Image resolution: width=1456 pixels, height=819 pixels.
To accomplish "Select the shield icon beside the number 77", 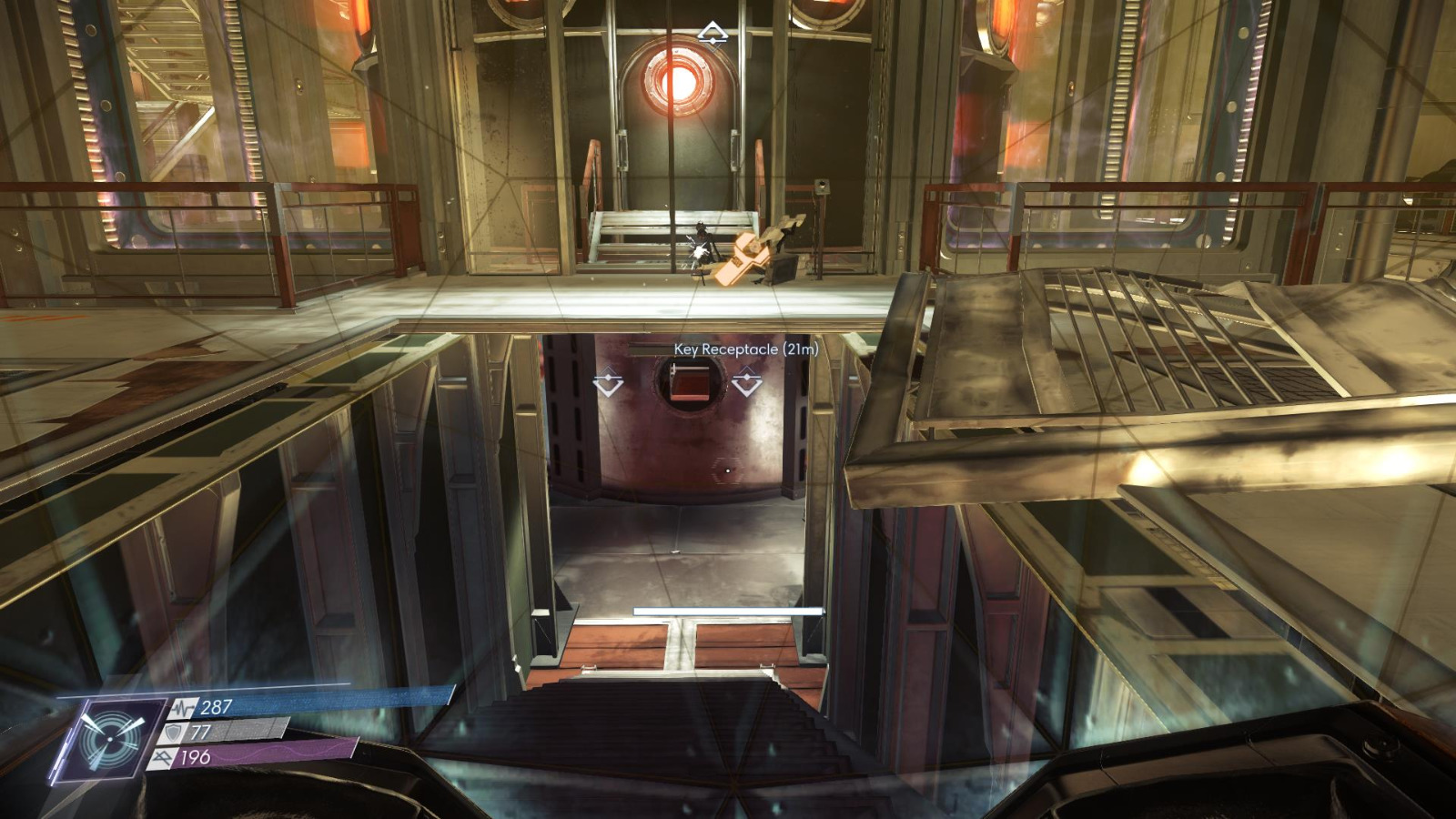I will [173, 732].
